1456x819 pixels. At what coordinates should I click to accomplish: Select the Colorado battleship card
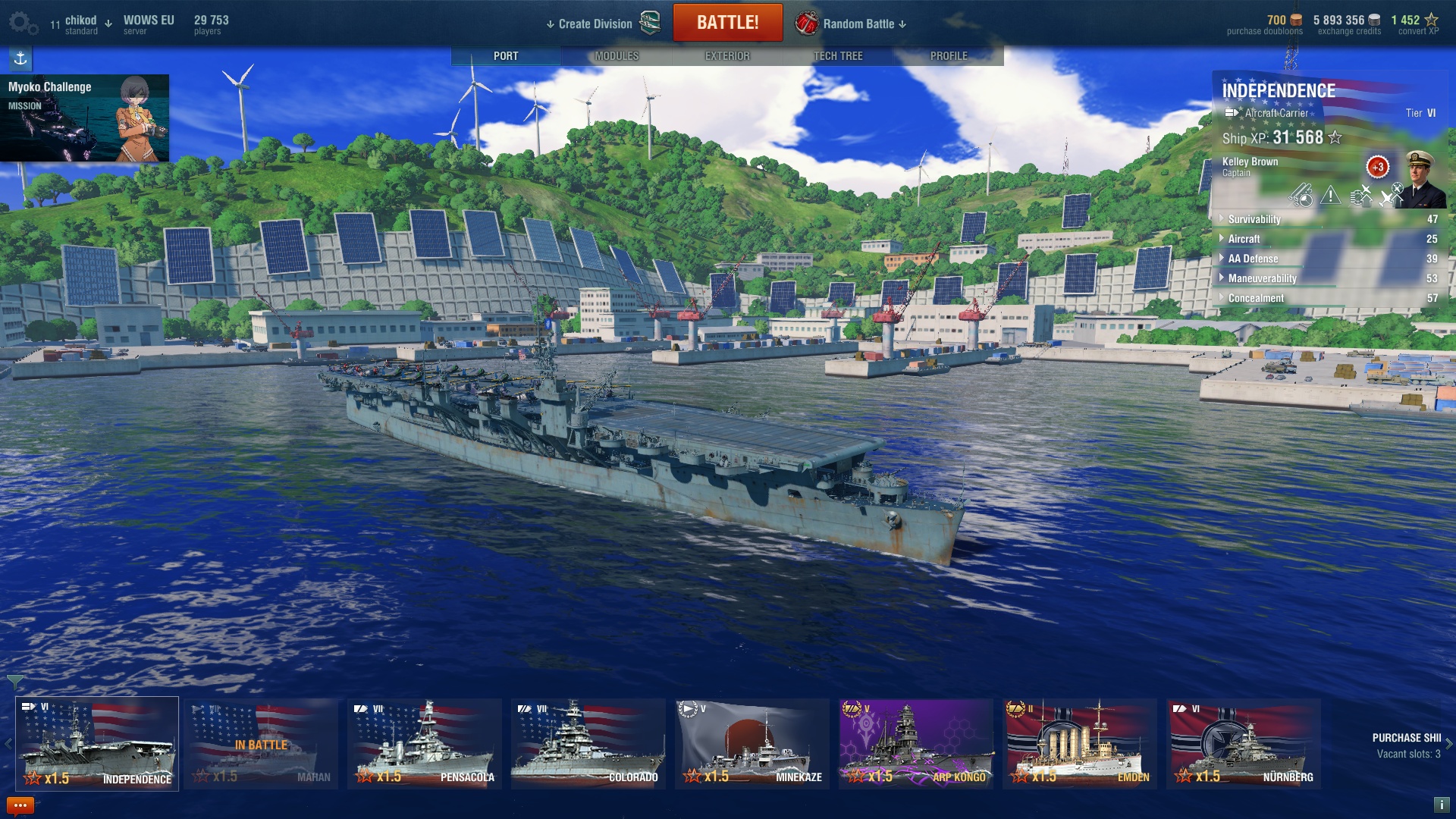588,744
